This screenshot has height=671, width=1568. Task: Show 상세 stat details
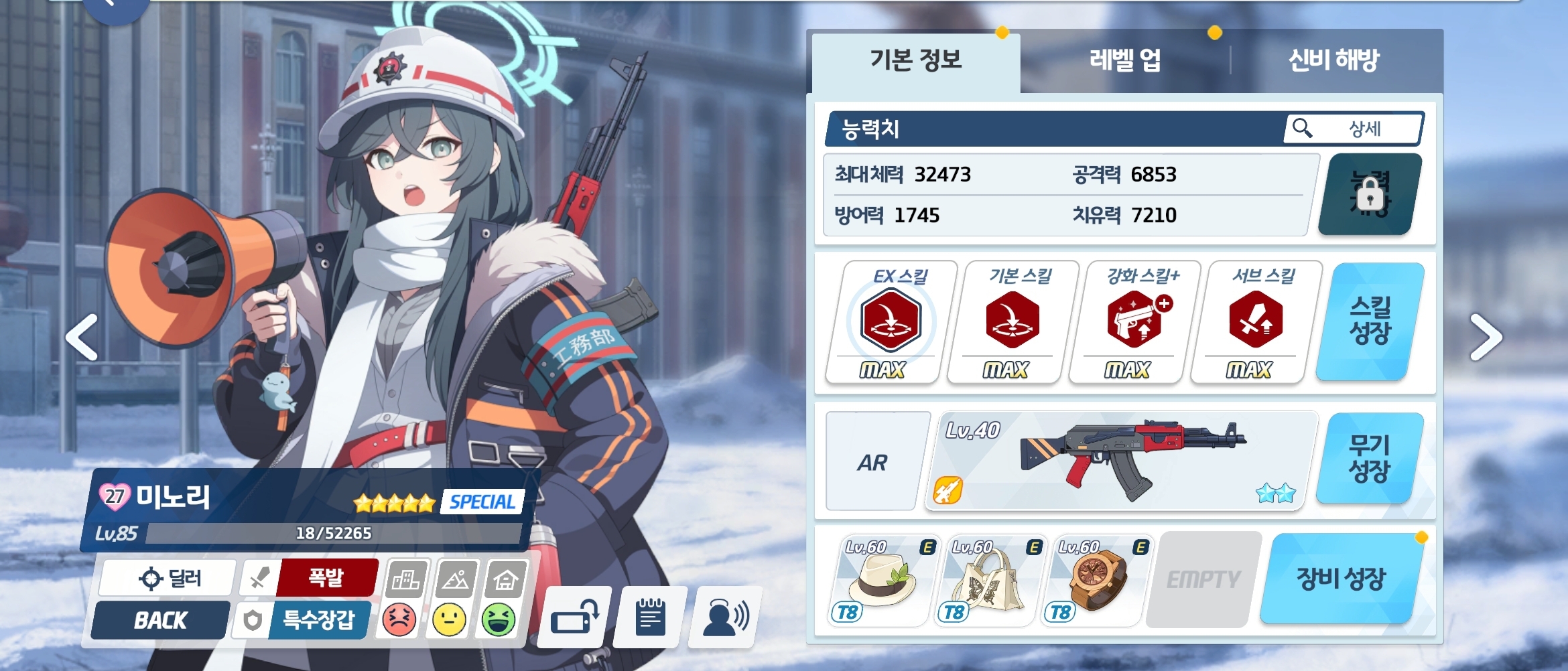pos(1354,128)
